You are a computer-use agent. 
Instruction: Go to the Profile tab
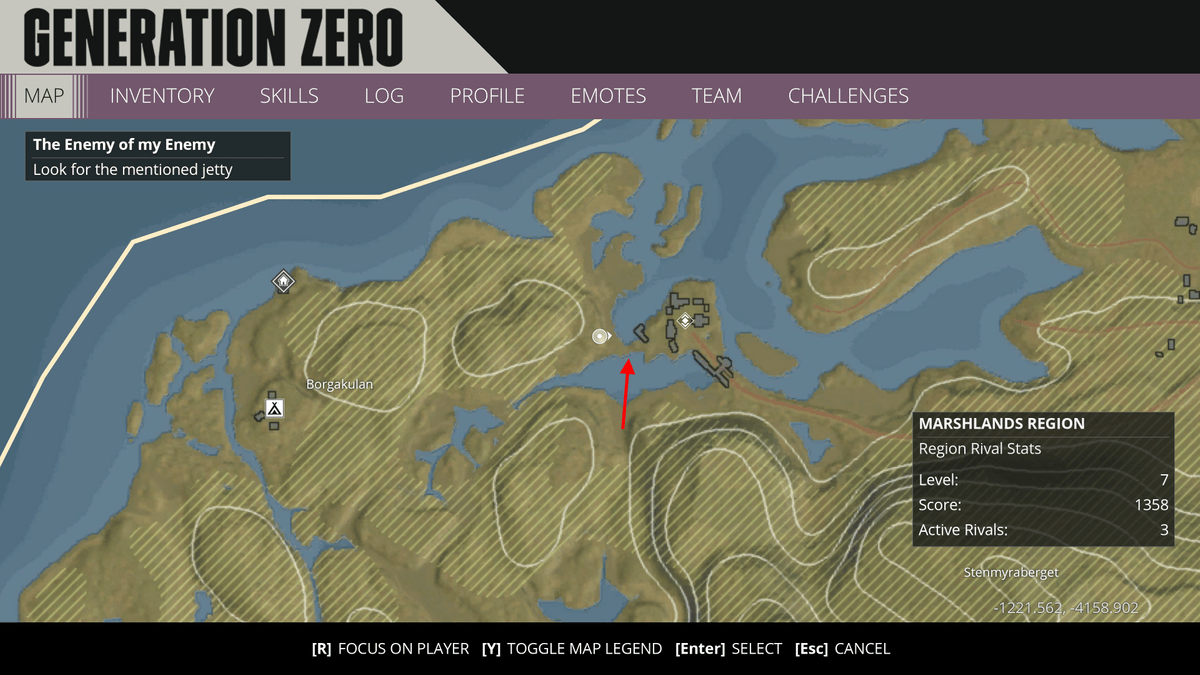click(x=487, y=96)
